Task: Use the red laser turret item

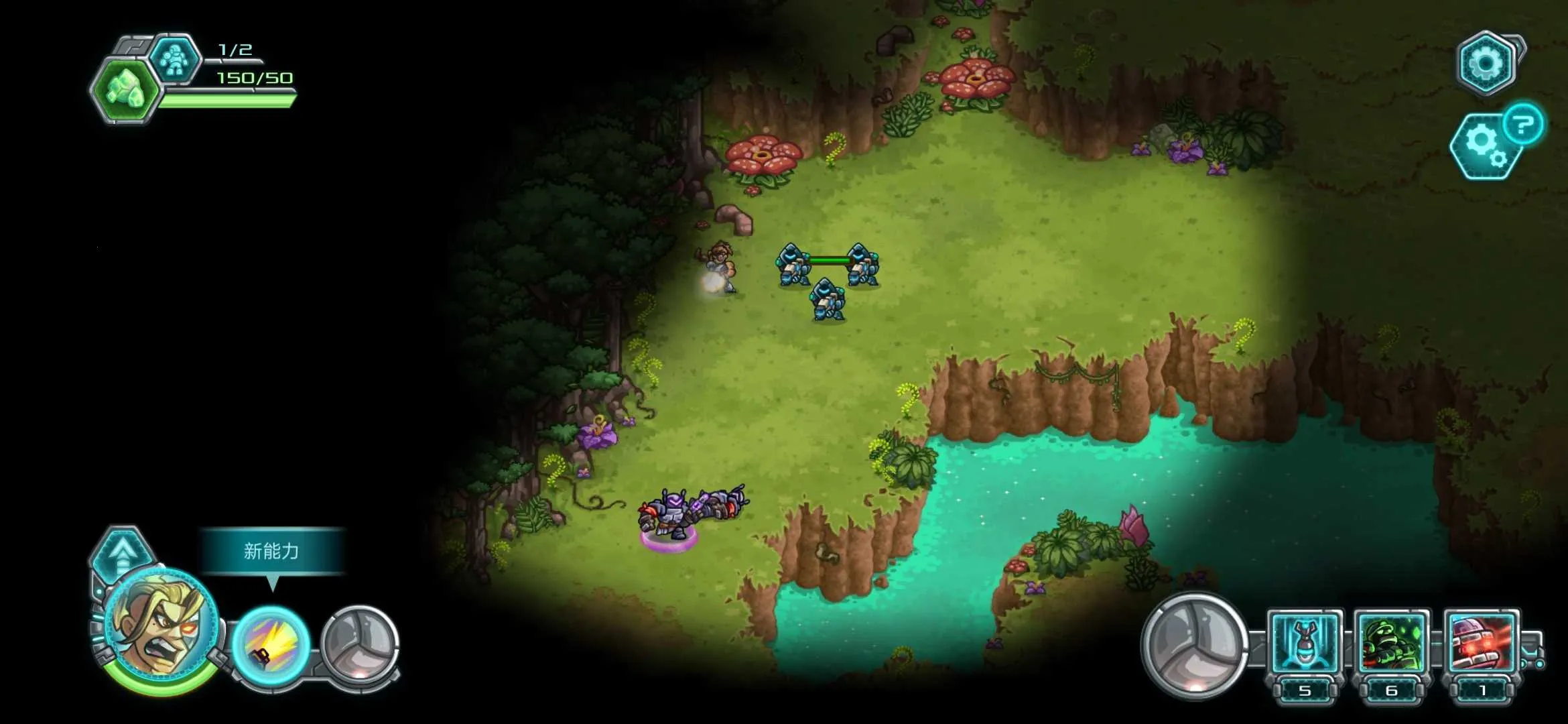Action: (1481, 645)
